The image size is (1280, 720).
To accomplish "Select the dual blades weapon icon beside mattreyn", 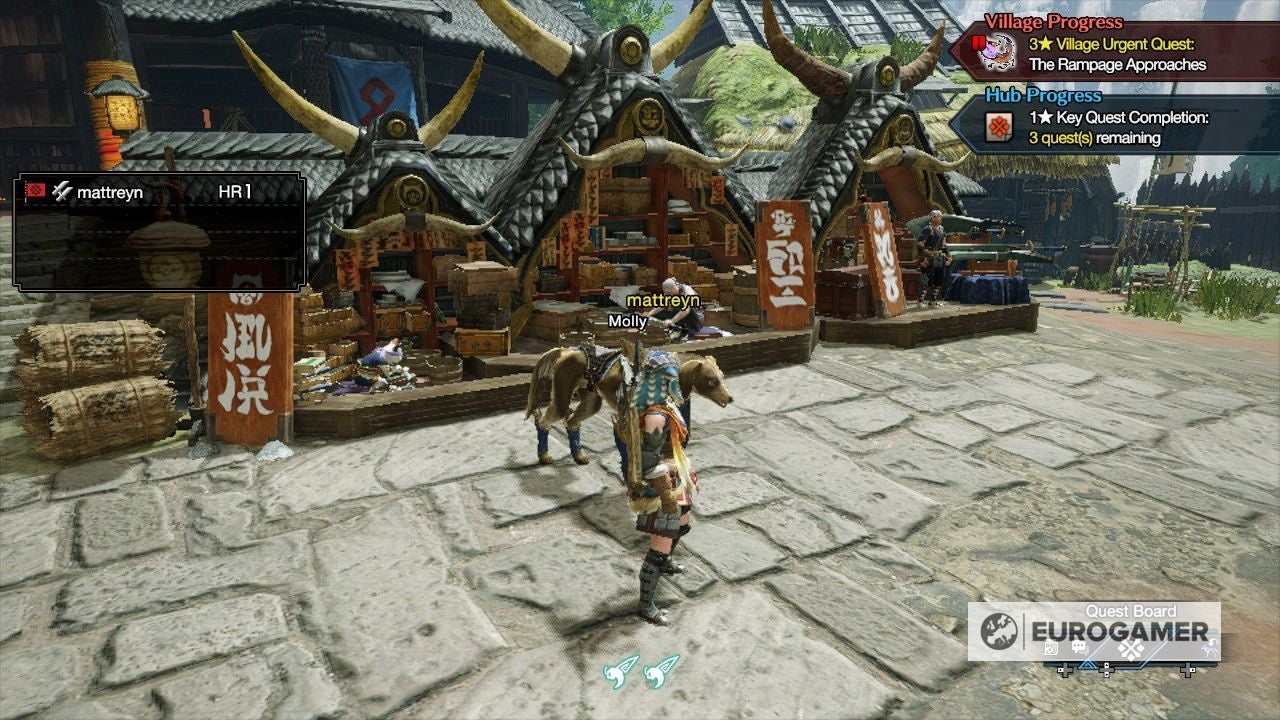I will coord(60,192).
